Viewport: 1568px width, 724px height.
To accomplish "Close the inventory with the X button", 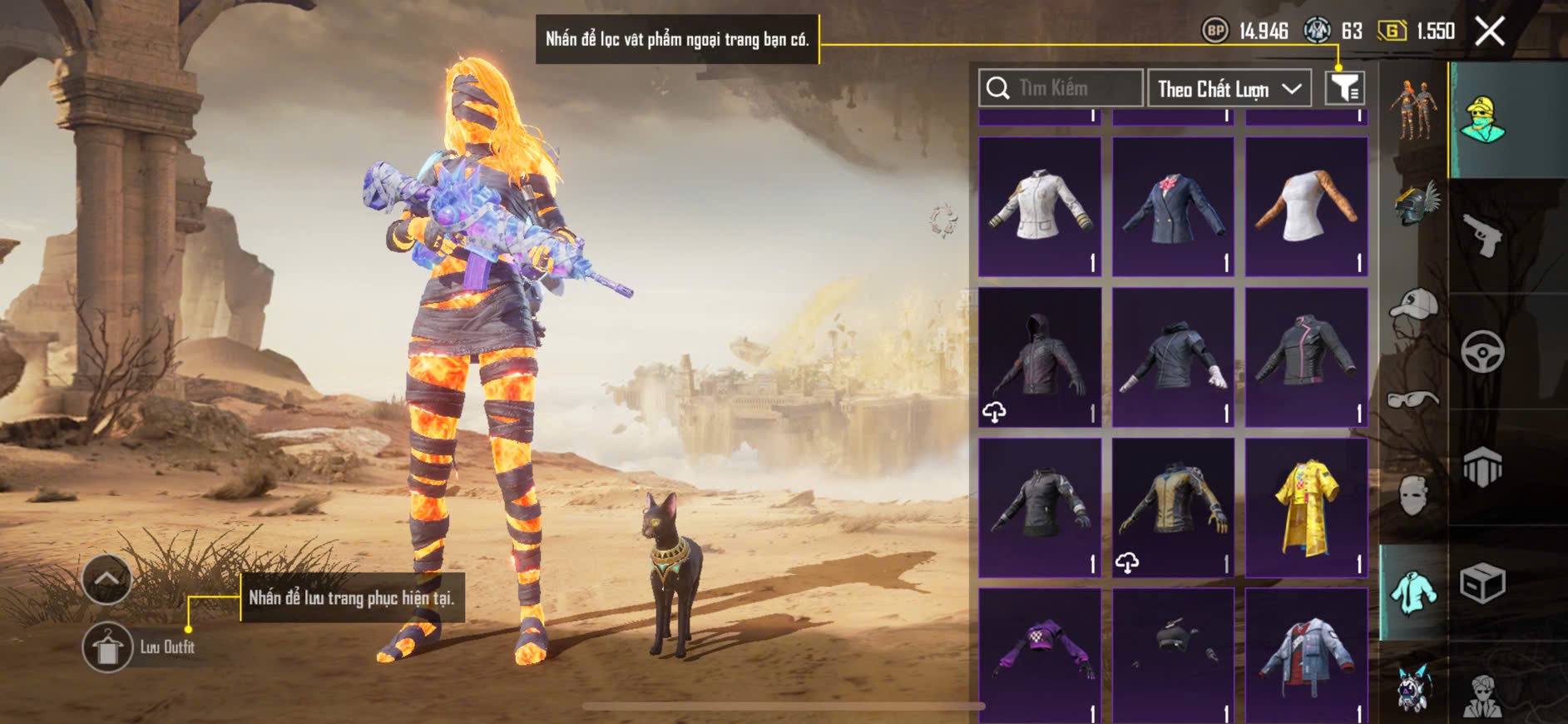I will (x=1489, y=32).
